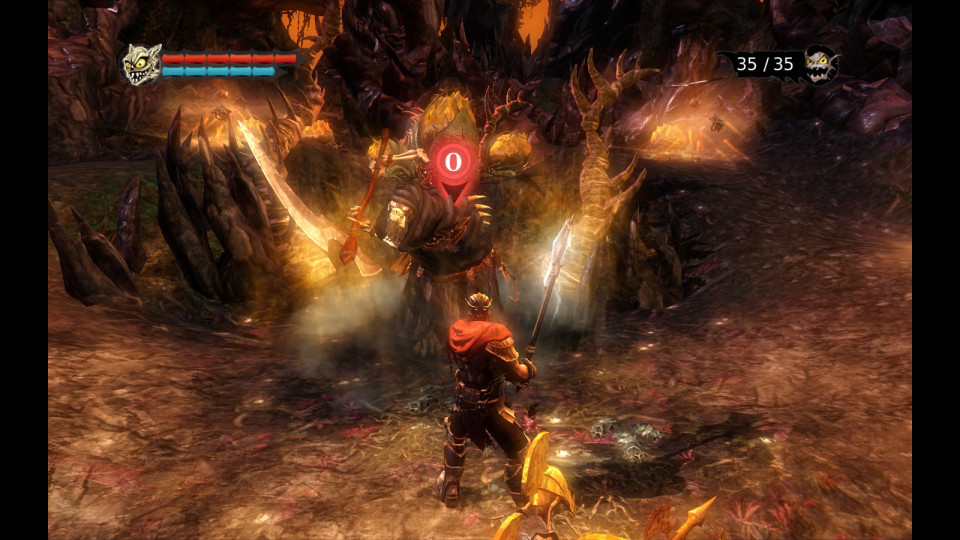Screen dimensions: 960x540
Task: Click the red target marker showing 0
Action: (x=453, y=162)
